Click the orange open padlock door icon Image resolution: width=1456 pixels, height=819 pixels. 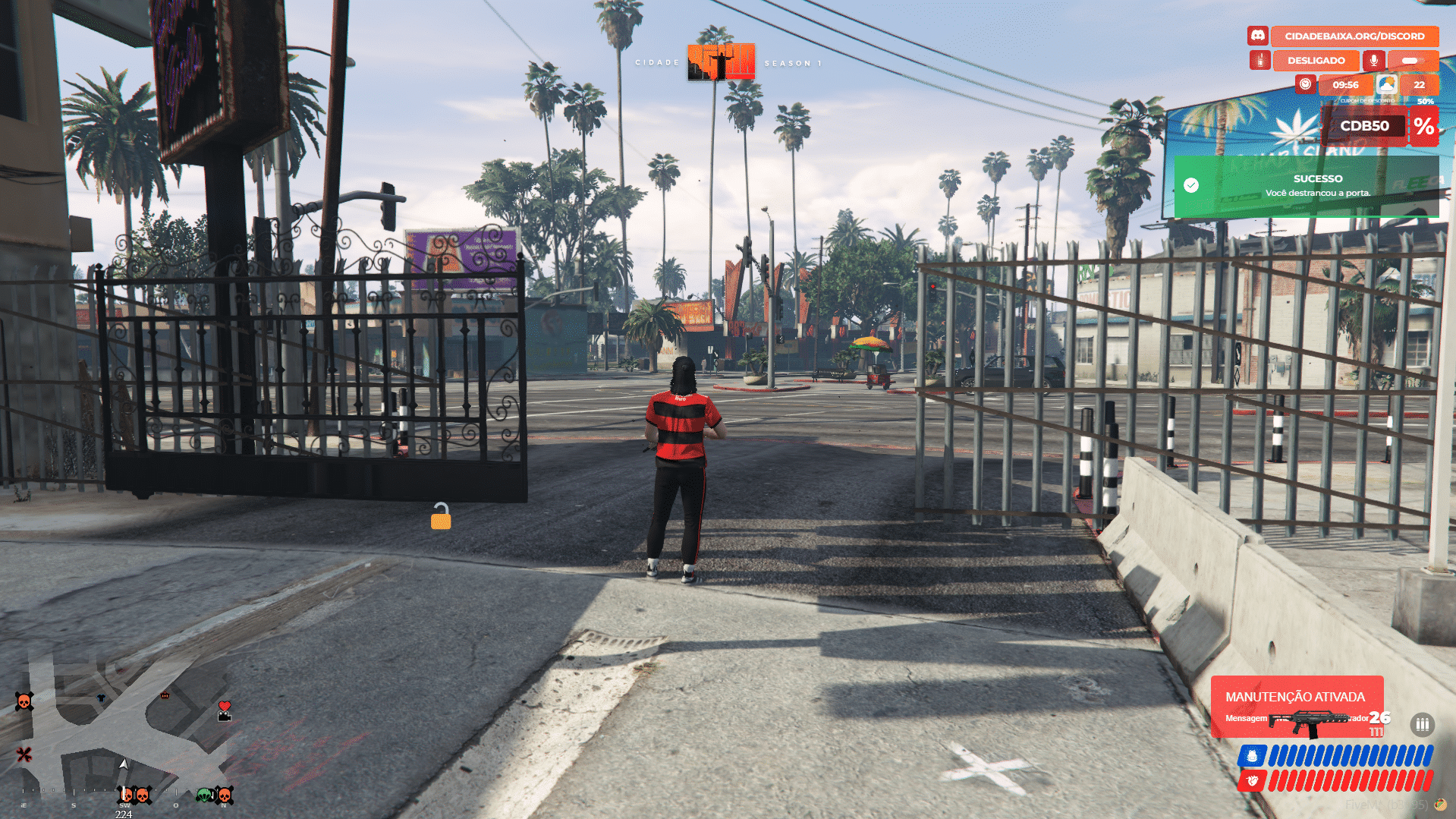click(x=441, y=516)
